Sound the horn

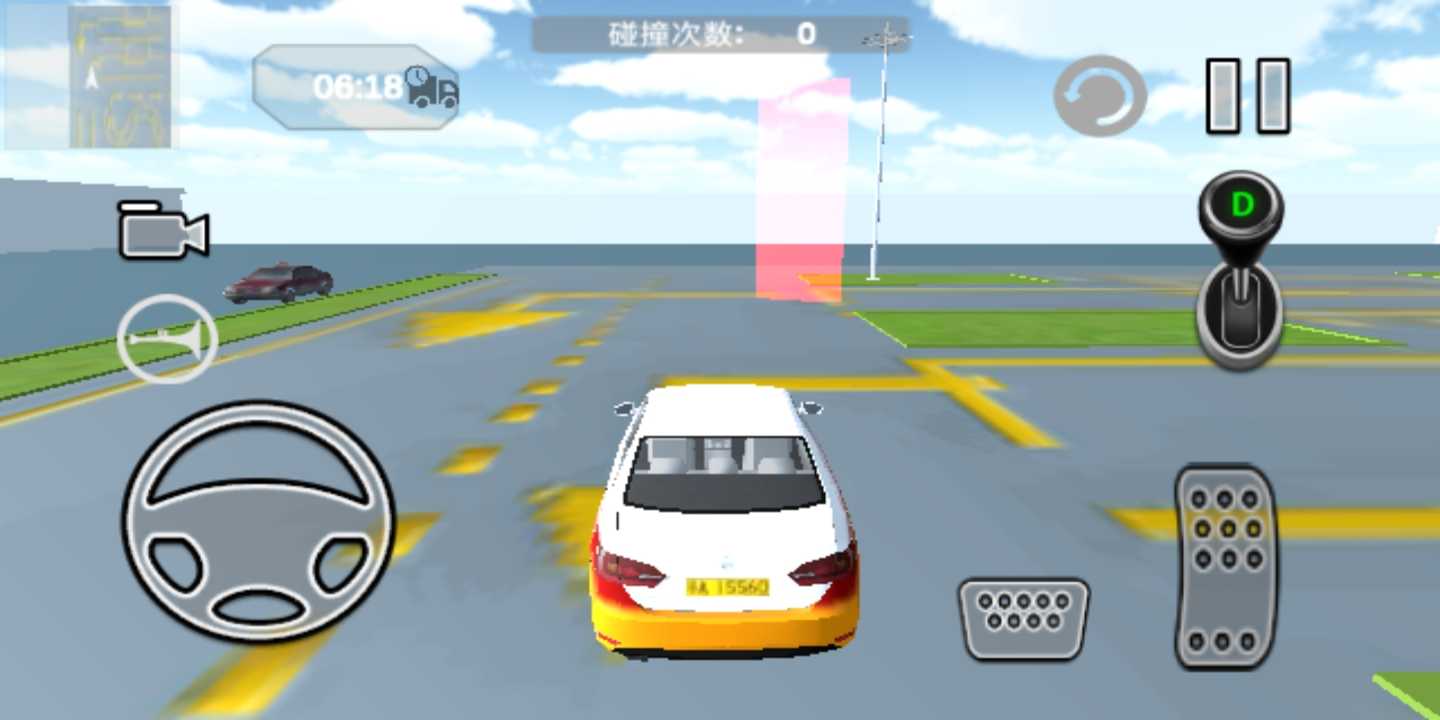click(x=168, y=338)
